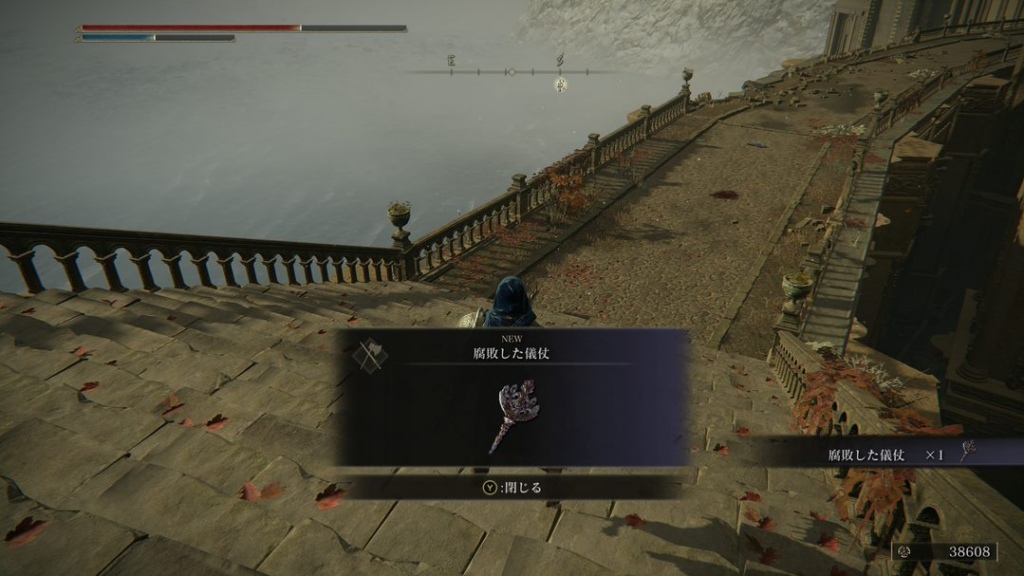Click the crossed weapons category icon
Viewport: 1024px width, 576px height.
tap(370, 355)
